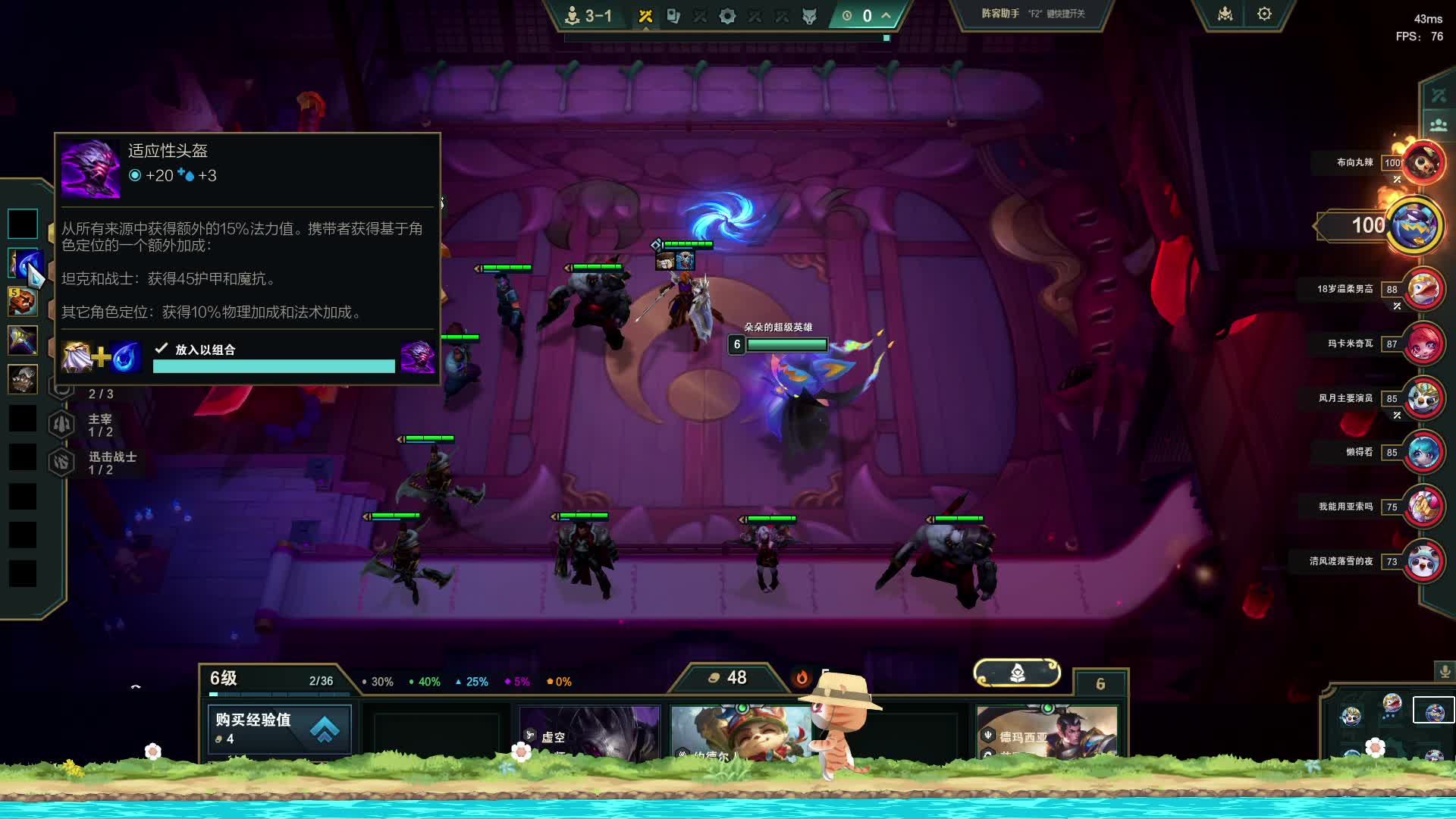Image resolution: width=1456 pixels, height=819 pixels.
Task: Open the players list tab icon
Action: [1438, 125]
